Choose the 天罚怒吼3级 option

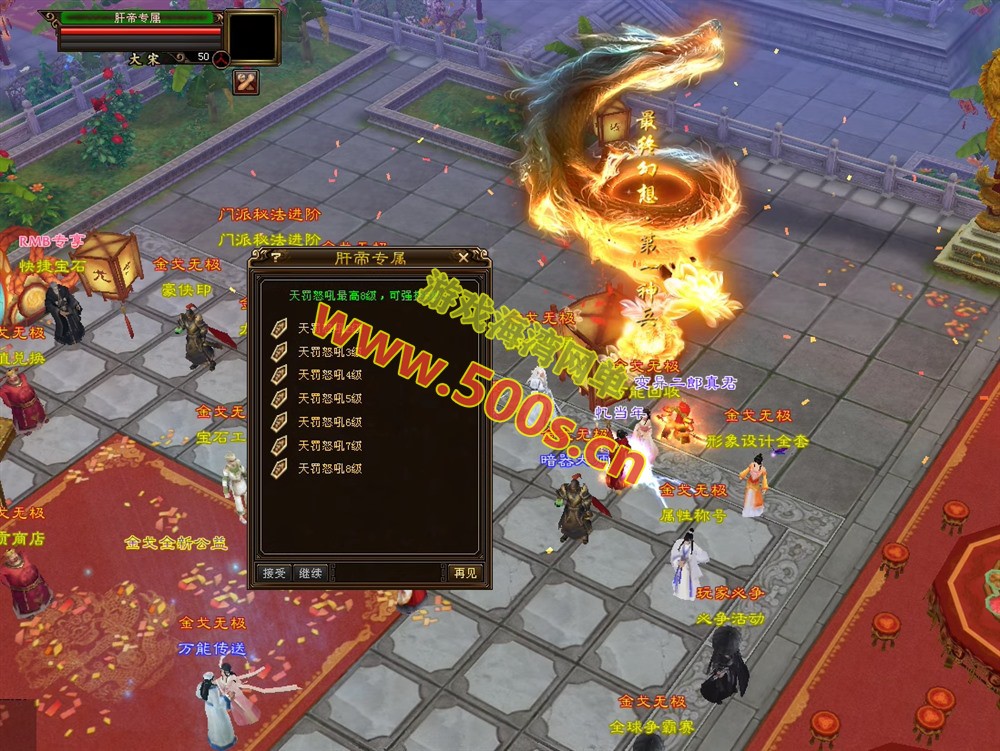(329, 351)
